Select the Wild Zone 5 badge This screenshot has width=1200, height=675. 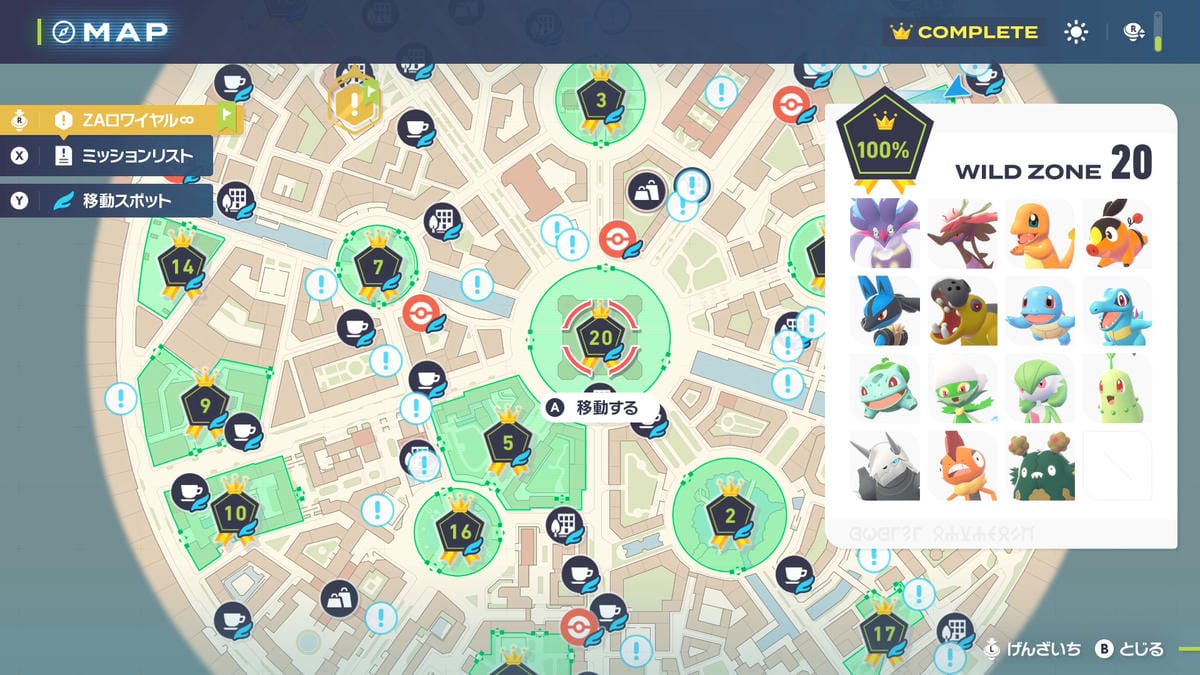tap(507, 443)
